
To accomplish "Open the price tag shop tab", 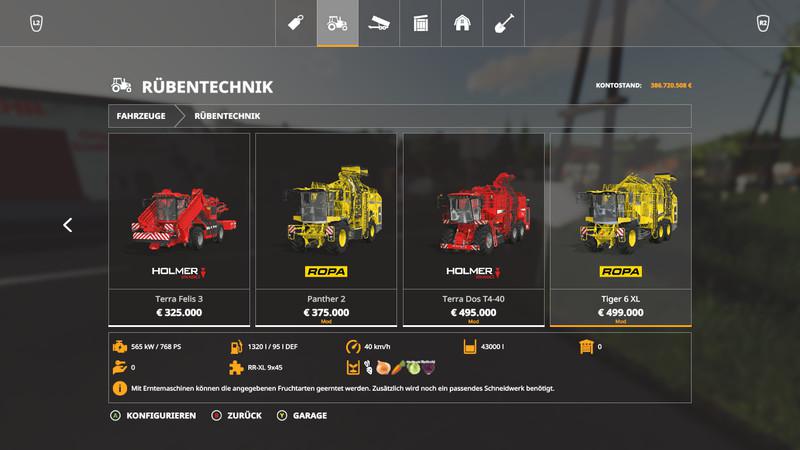I will click(x=296, y=23).
